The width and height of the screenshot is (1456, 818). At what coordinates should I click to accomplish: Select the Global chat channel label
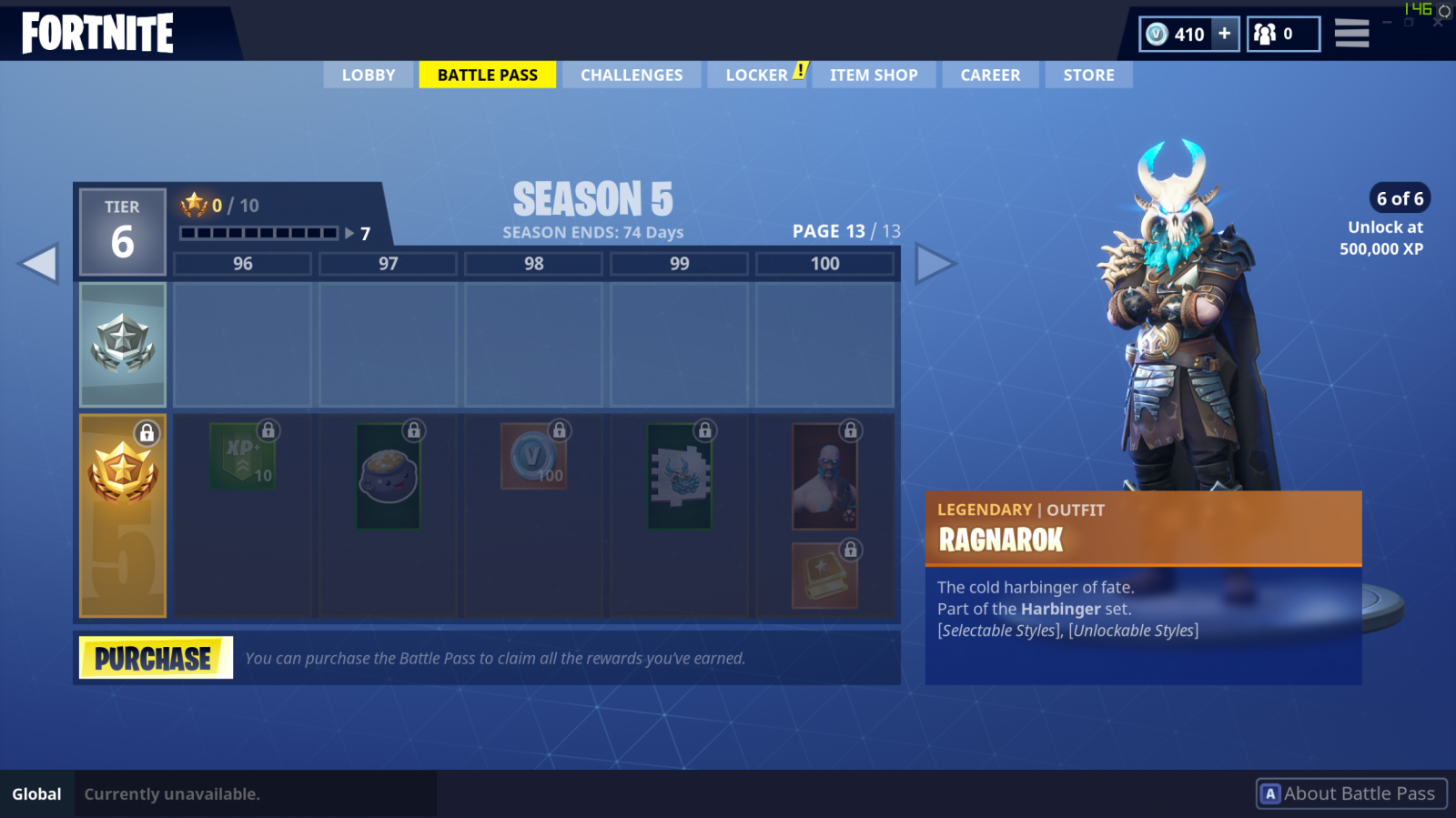(x=36, y=793)
